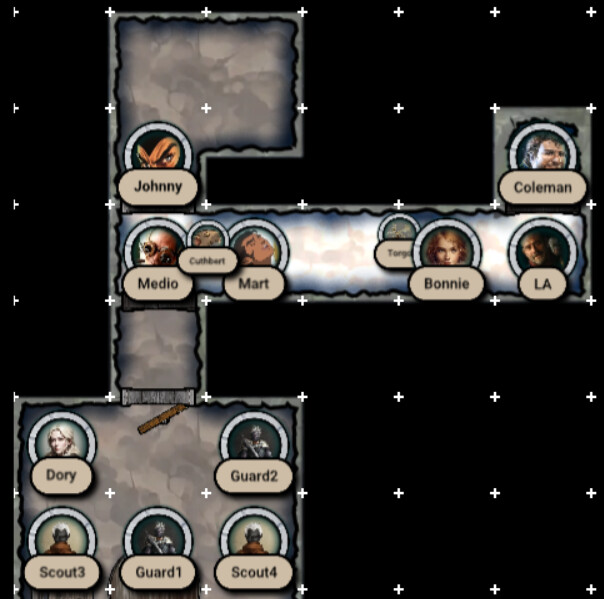Select Medio's token

click(x=157, y=252)
